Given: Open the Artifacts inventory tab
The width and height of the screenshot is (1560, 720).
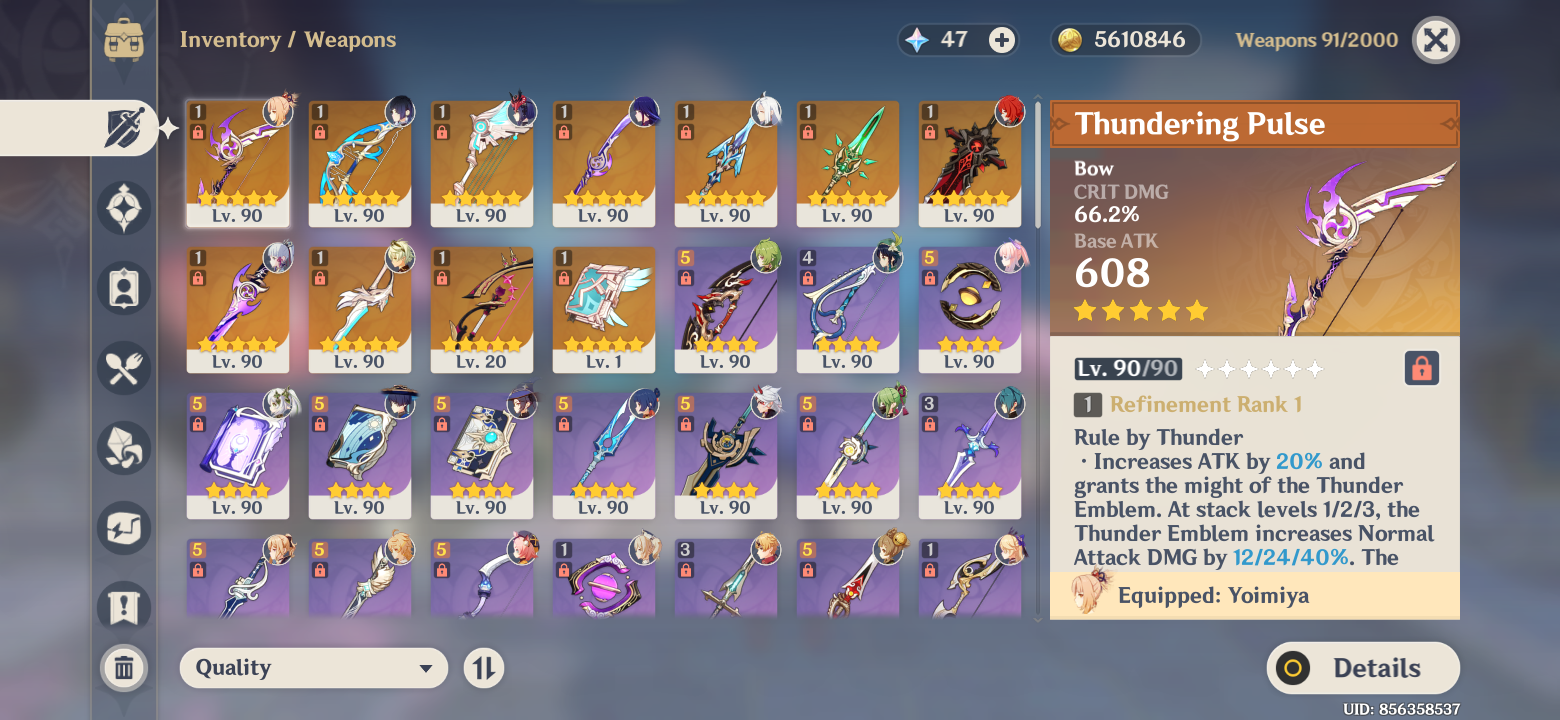Looking at the screenshot, I should click(124, 208).
